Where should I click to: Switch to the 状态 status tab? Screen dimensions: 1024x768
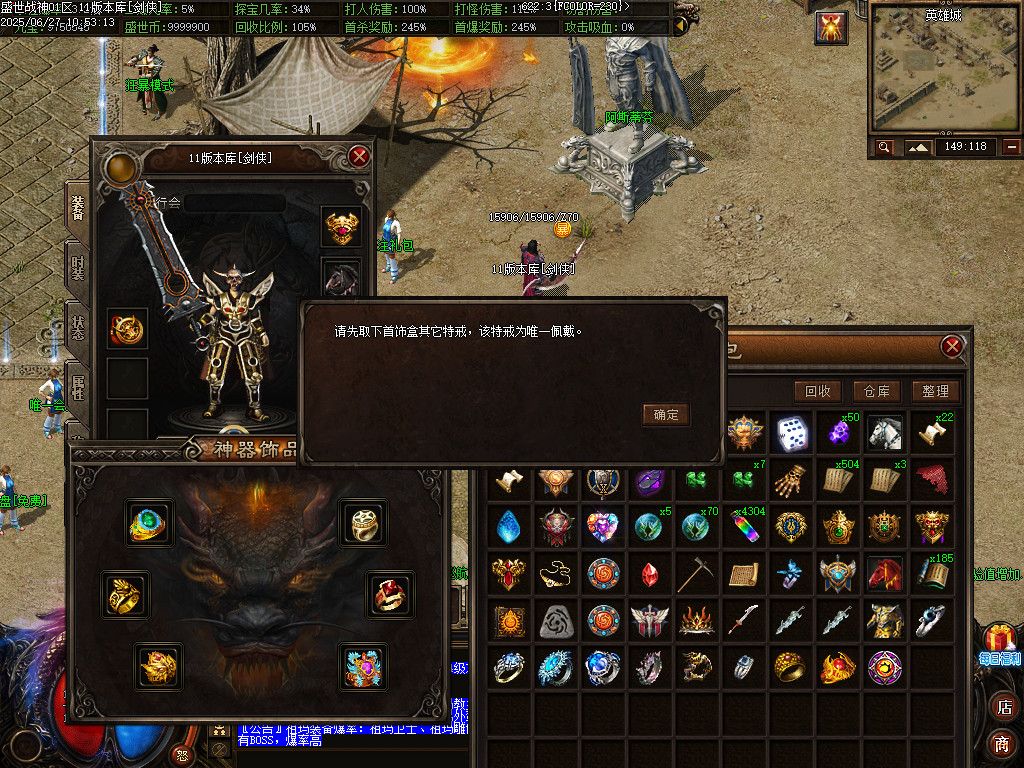[78, 327]
